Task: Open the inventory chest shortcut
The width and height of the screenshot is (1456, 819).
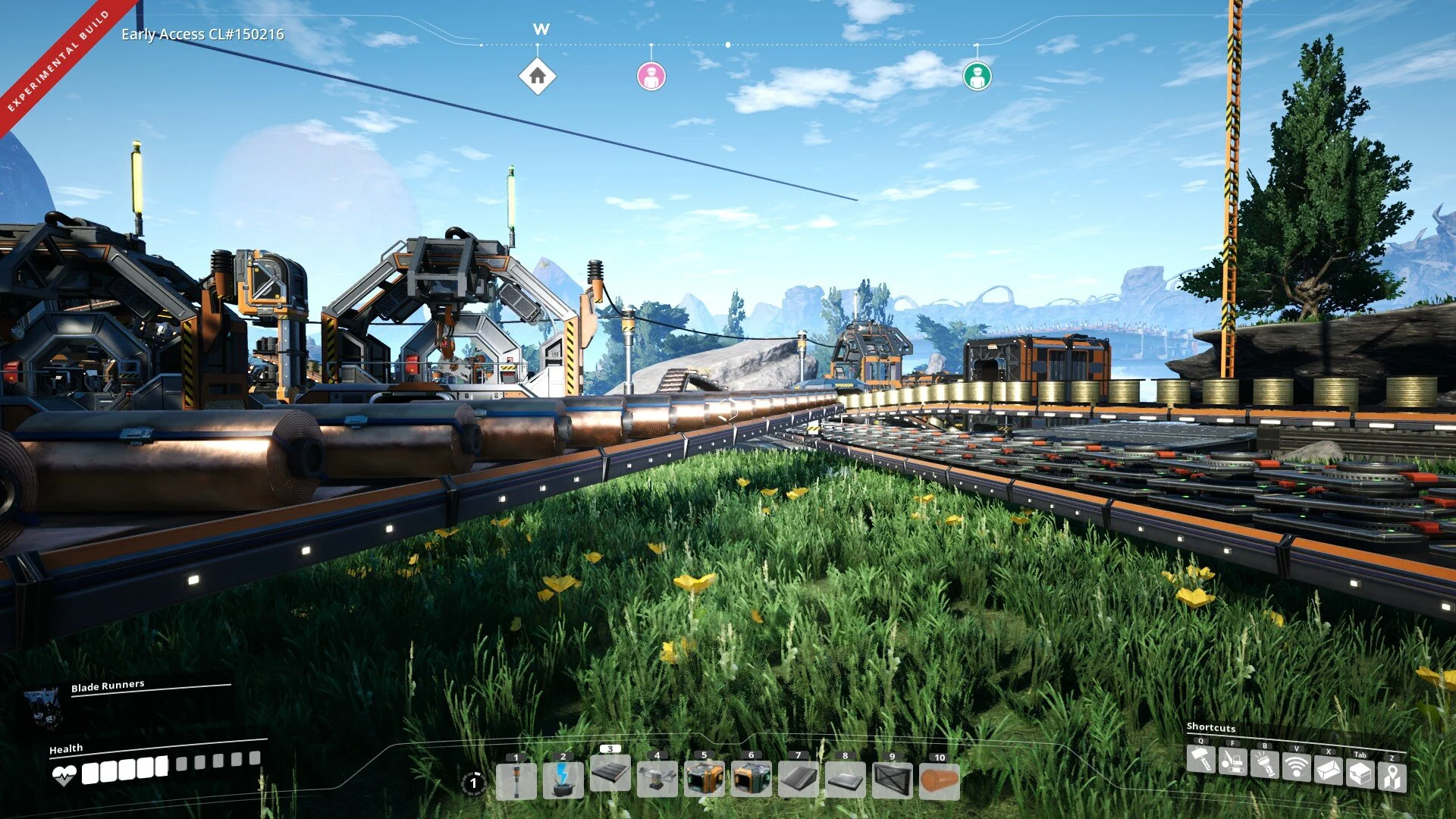Action: tap(1360, 774)
